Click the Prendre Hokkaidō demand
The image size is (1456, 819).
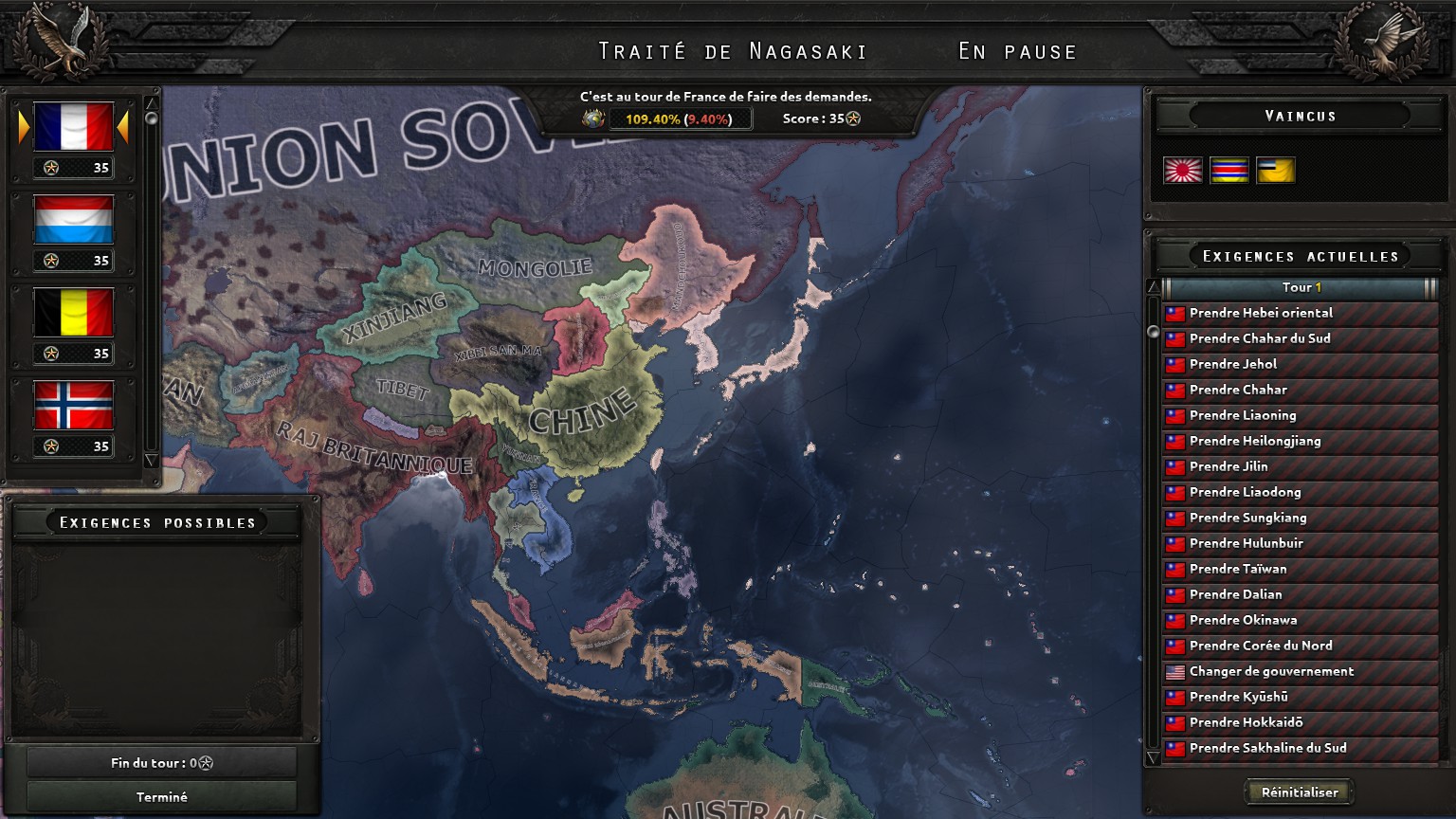click(1300, 722)
